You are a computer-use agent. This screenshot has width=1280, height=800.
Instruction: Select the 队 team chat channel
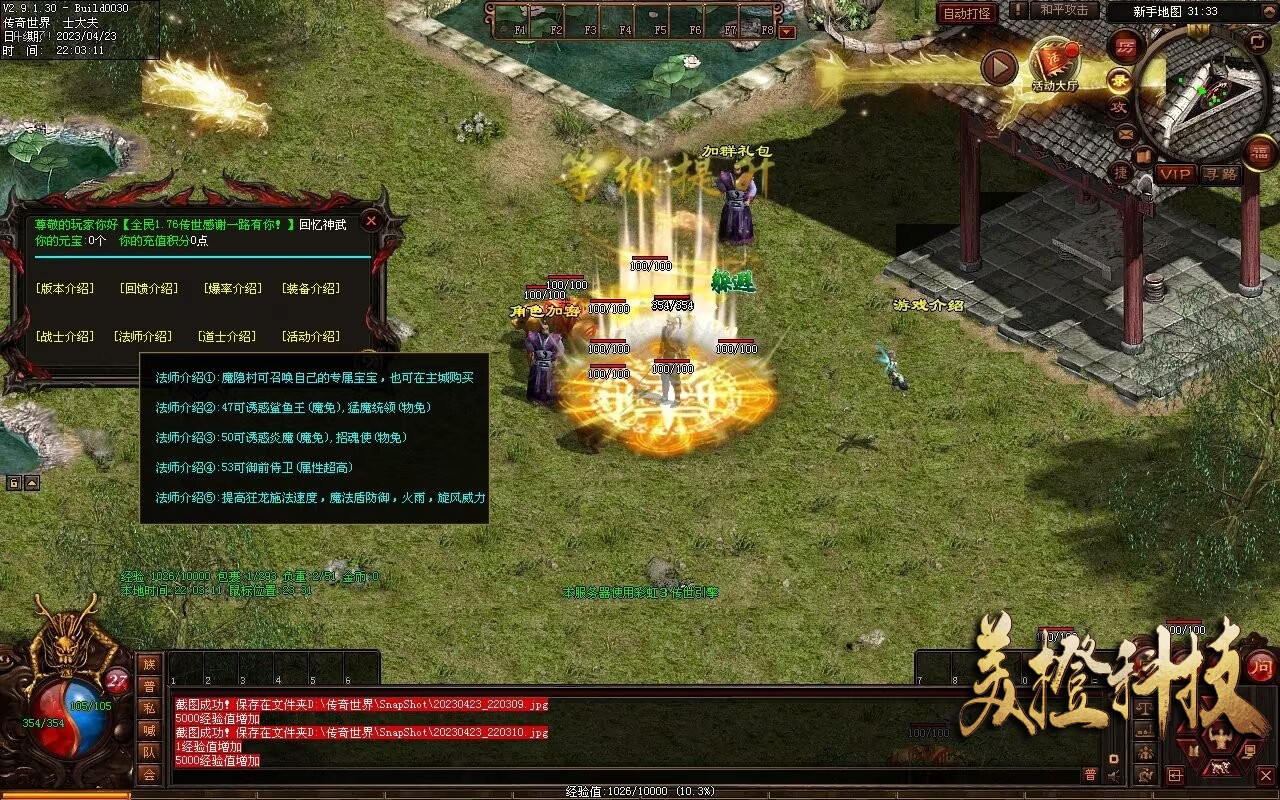pos(149,752)
